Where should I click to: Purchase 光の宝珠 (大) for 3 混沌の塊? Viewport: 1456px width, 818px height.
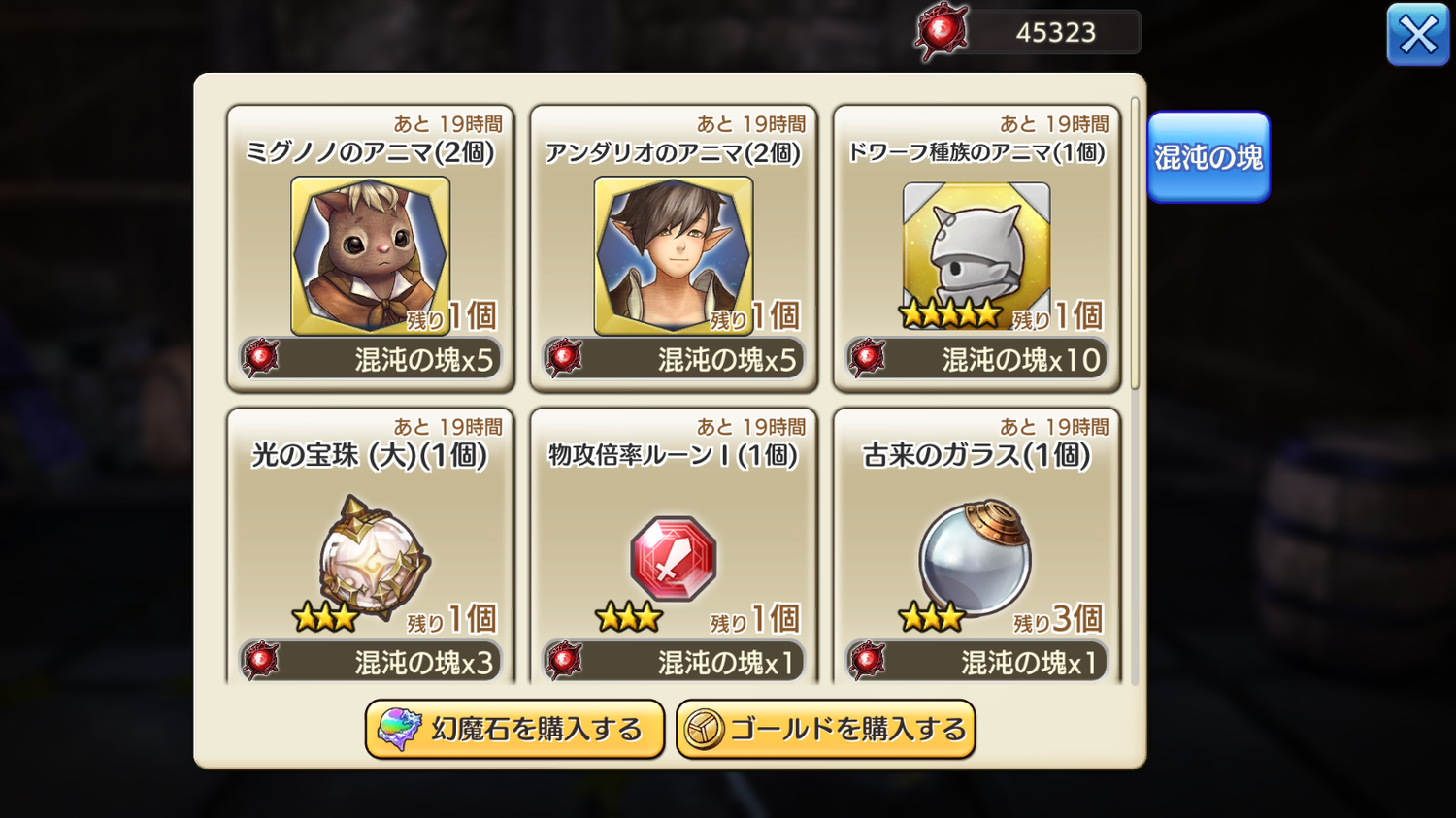click(371, 662)
